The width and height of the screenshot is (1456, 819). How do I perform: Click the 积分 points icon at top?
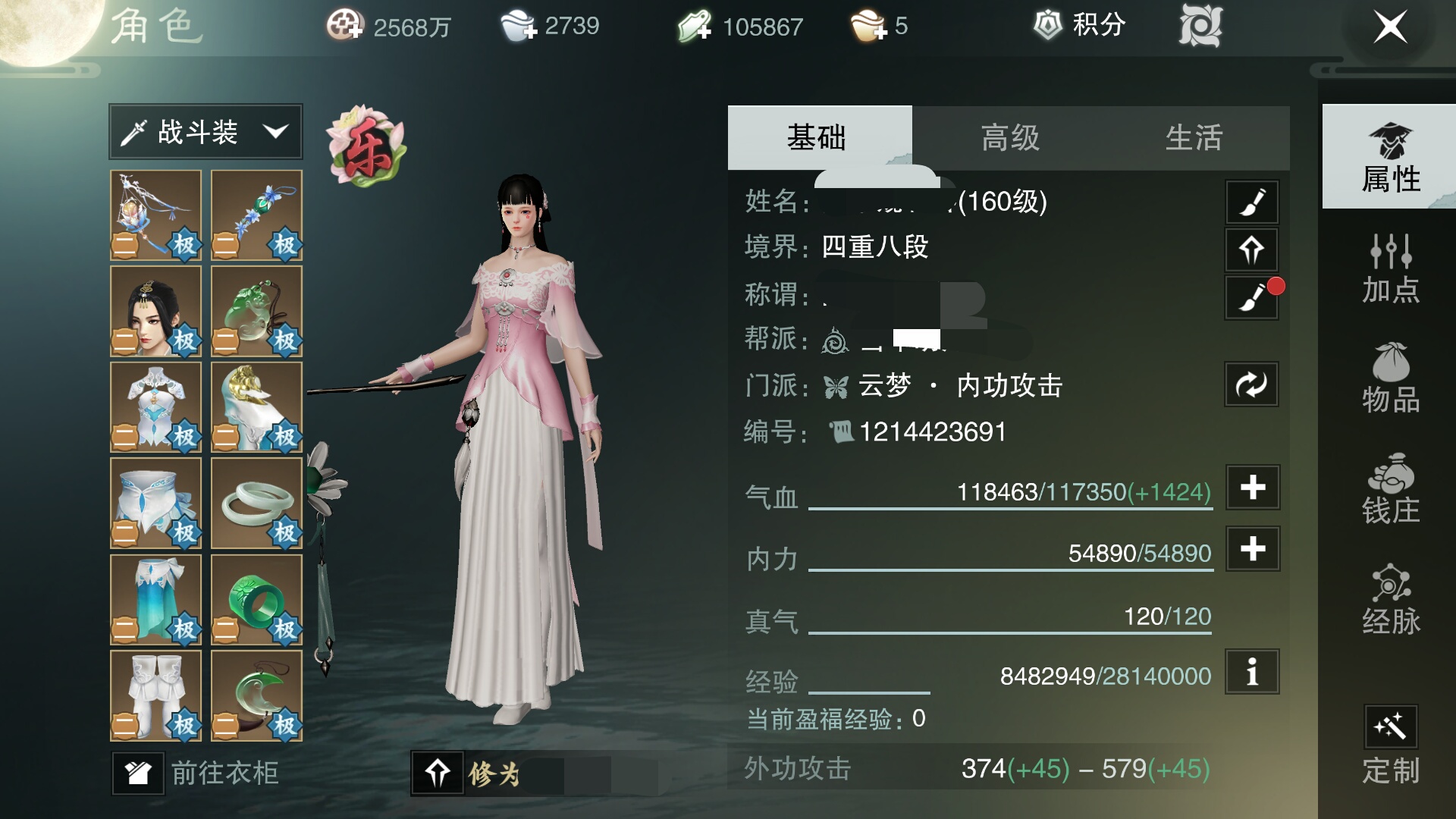click(1050, 25)
